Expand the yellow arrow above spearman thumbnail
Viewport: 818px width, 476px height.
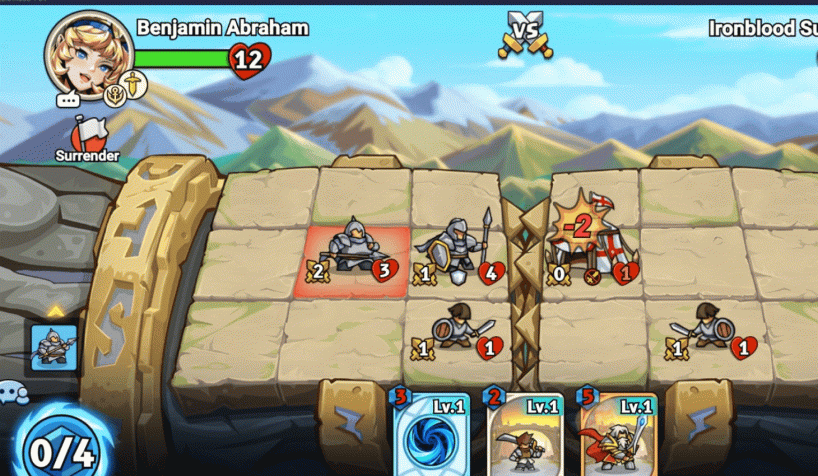tap(55, 311)
